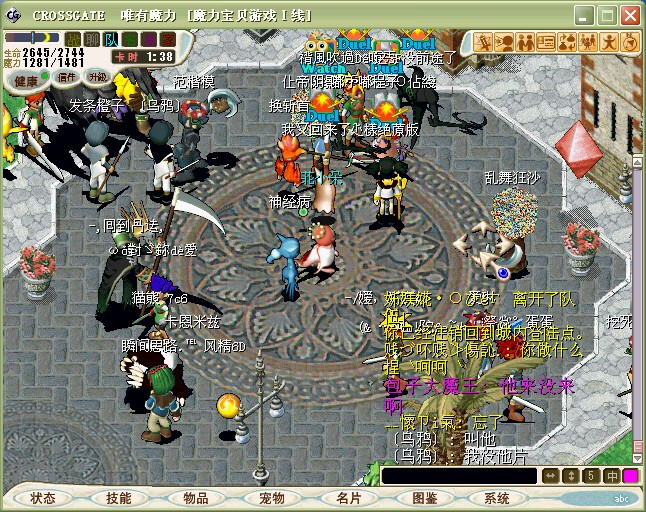Toggle the 聊 chat mode switch
Screen dimensions: 646x512
91,39
